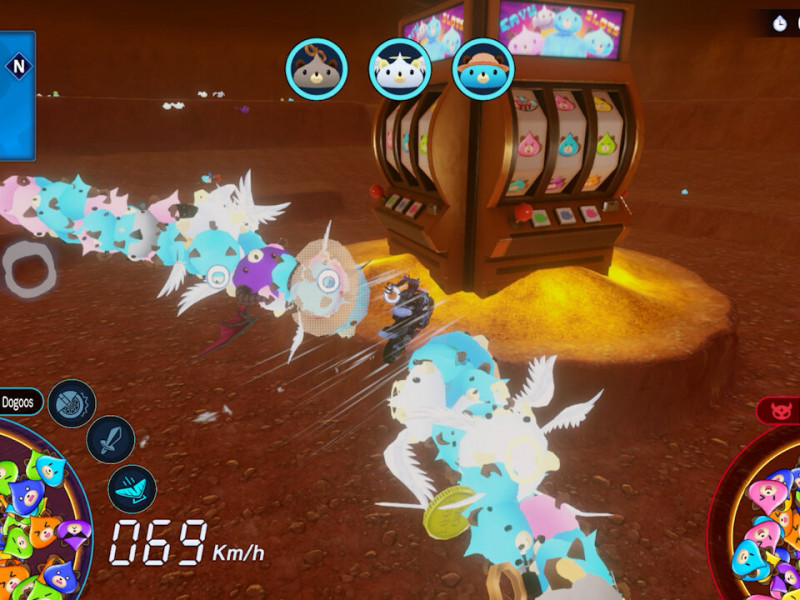Select the gray dogoo with pretzel portrait
The width and height of the screenshot is (800, 600).
click(x=316, y=68)
